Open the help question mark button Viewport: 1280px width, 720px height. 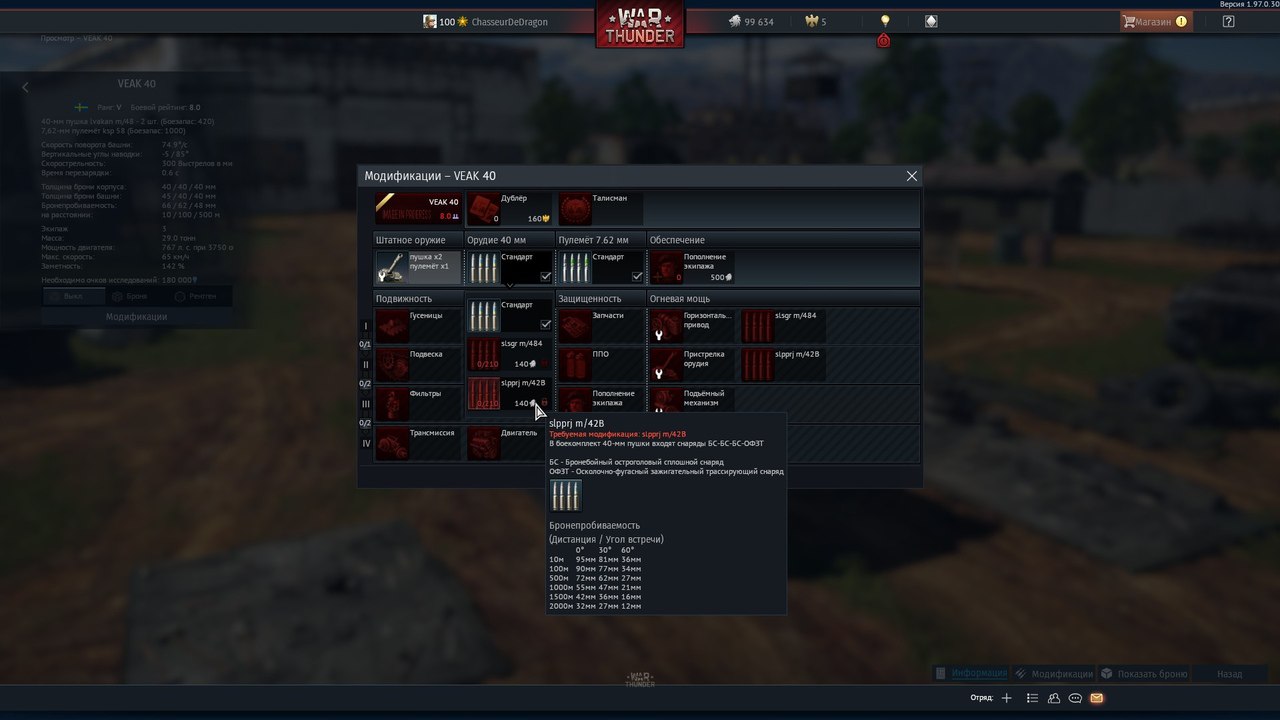point(1228,21)
